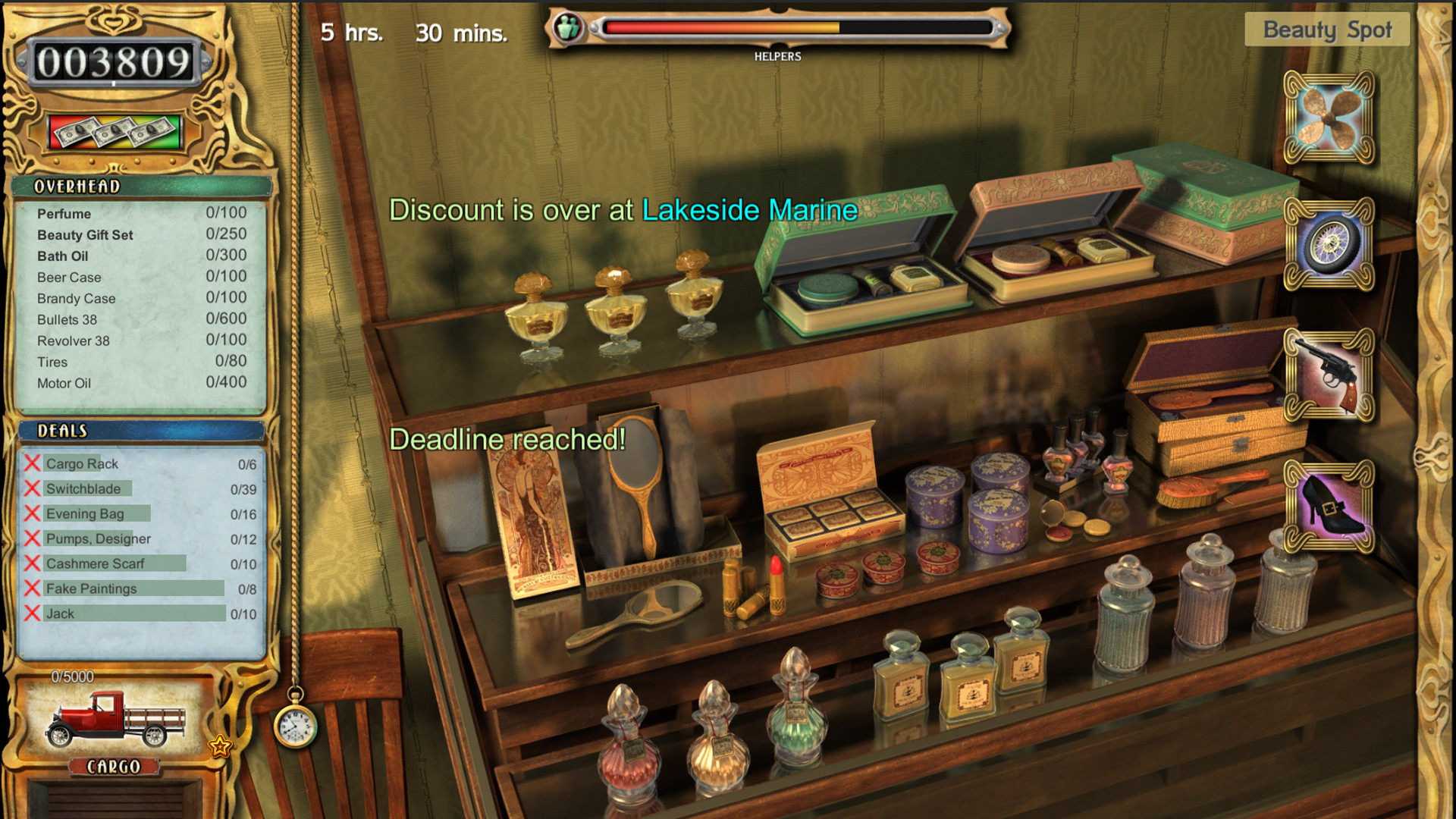Cancel the Cashmere Scarf deal with its red X
The height and width of the screenshot is (819, 1456).
point(32,563)
